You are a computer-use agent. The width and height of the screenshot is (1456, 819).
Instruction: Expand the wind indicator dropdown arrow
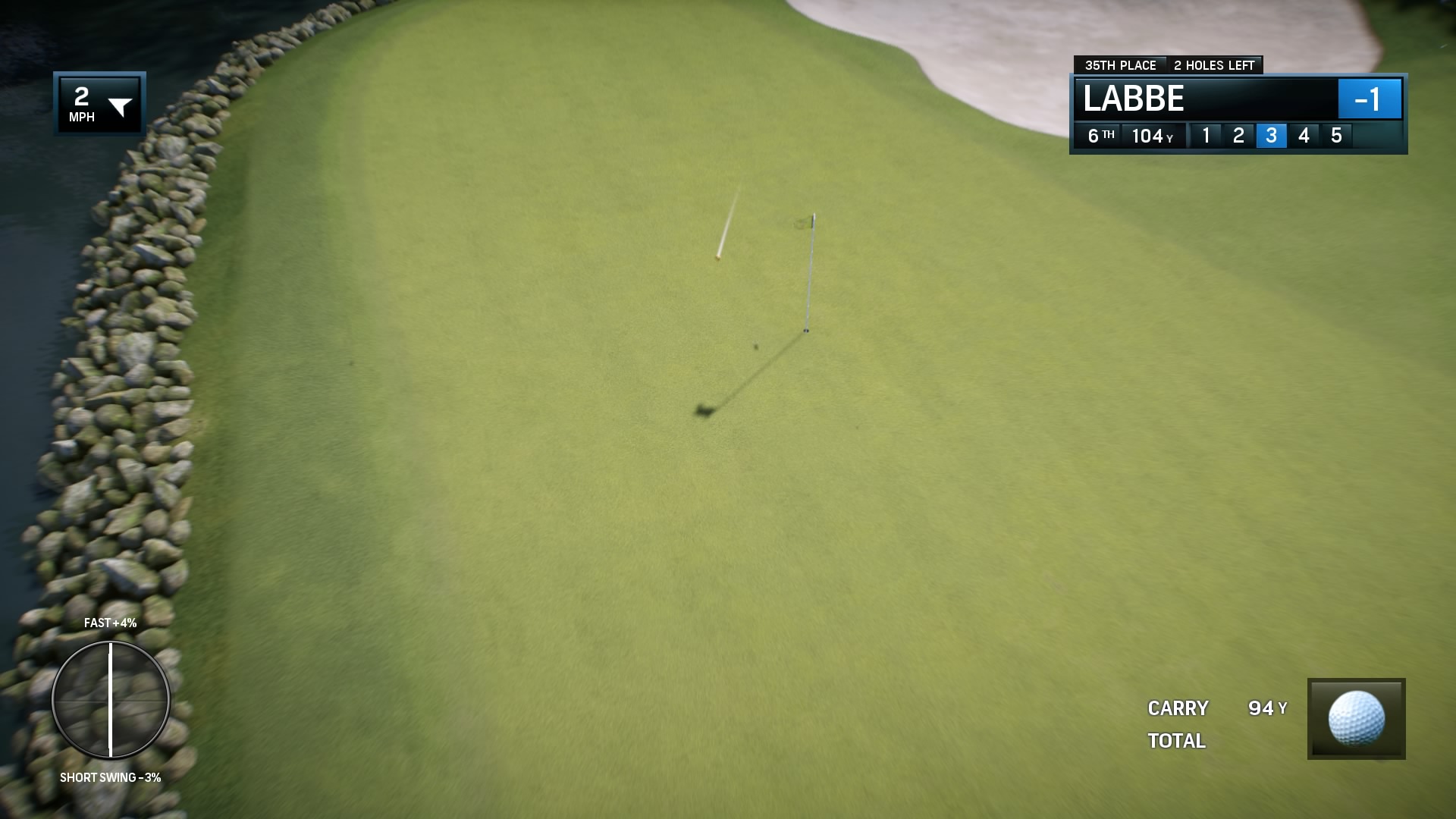coord(121,106)
